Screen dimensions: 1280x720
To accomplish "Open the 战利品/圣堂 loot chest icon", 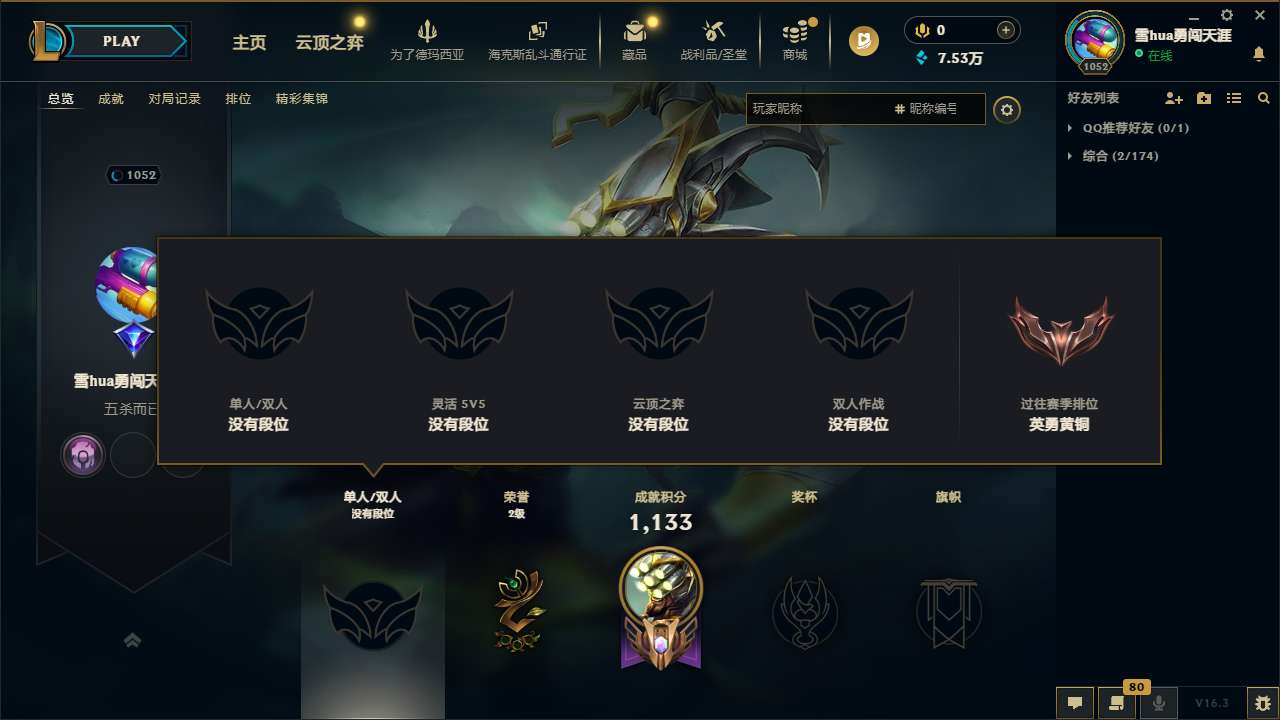I will pos(713,30).
